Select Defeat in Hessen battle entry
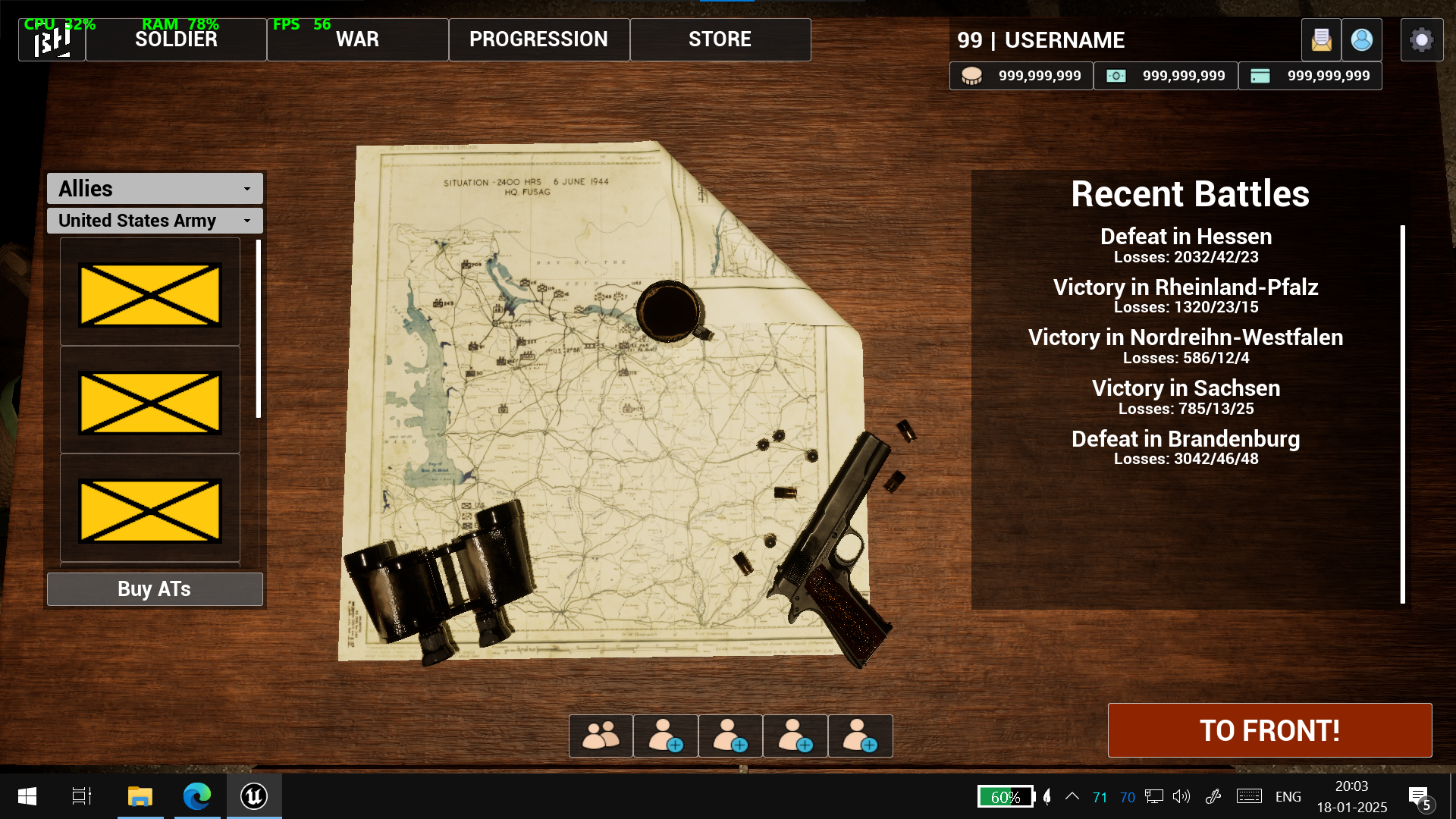Image resolution: width=1456 pixels, height=819 pixels. click(1185, 245)
